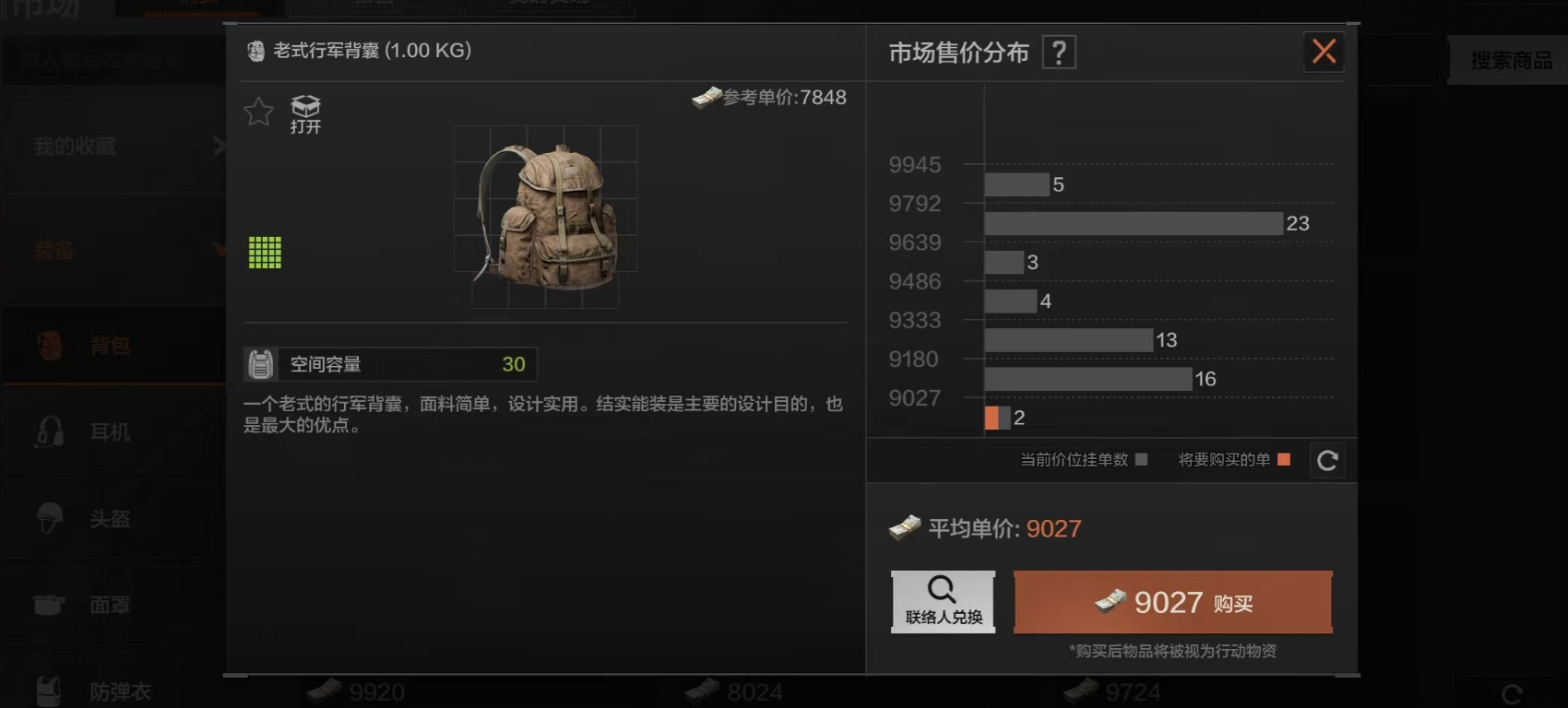The width and height of the screenshot is (1568, 708).
Task: Expand the 我的收藏 section
Action: click(113, 144)
